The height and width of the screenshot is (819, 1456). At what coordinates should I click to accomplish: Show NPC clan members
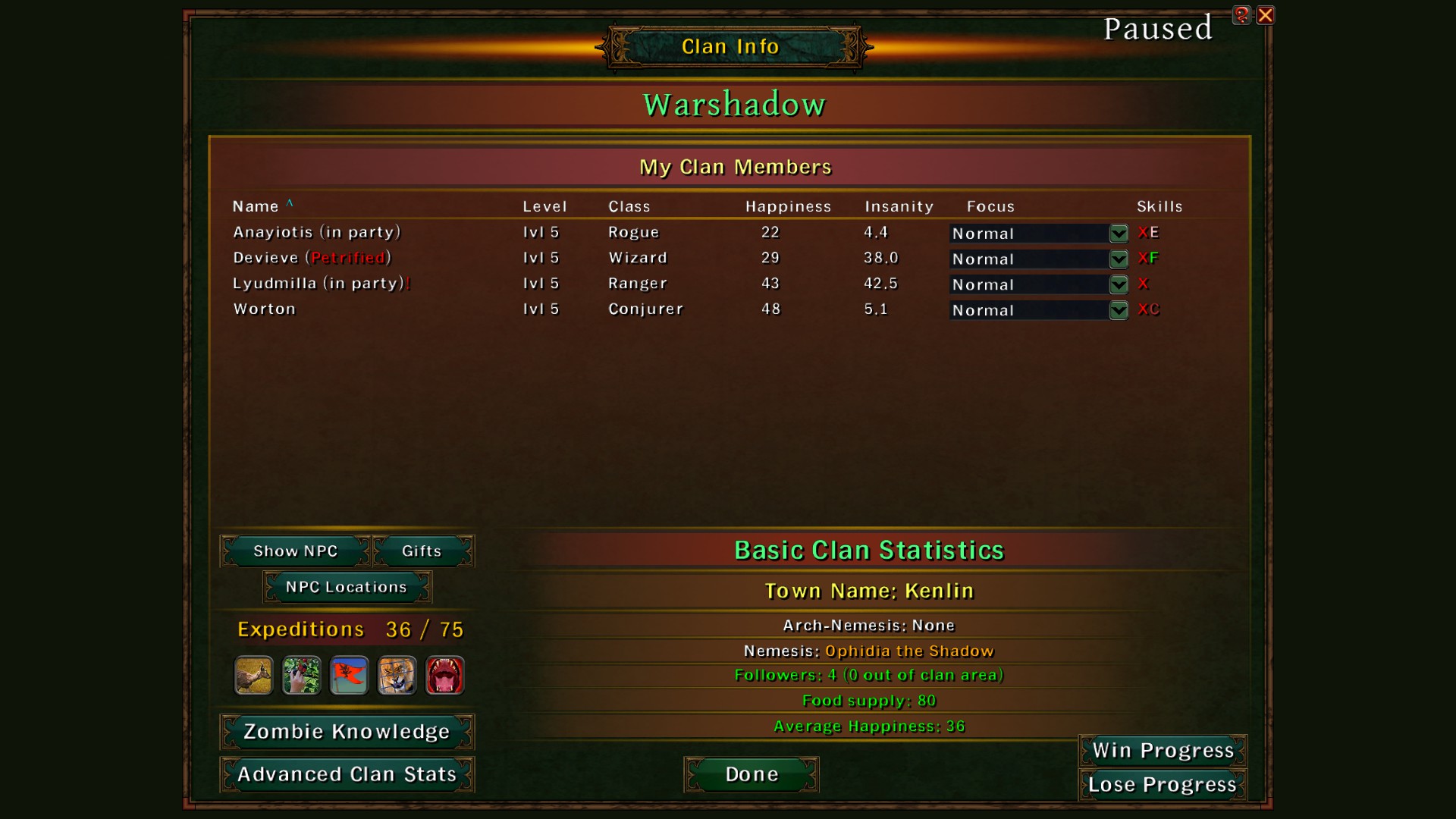pos(295,551)
